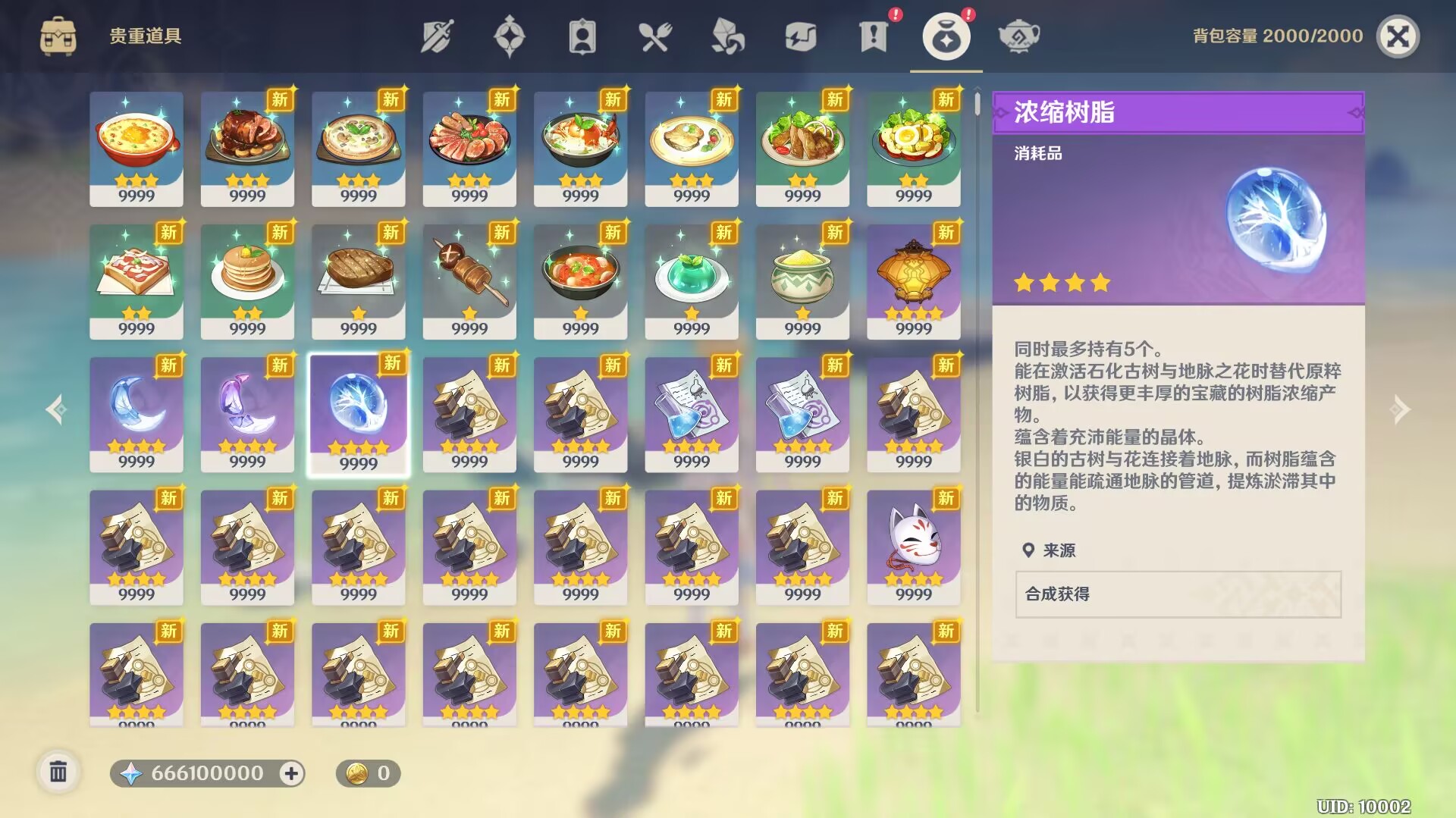Open the Artifacts inventory tab
This screenshot has height=818, width=1456.
coord(510,35)
